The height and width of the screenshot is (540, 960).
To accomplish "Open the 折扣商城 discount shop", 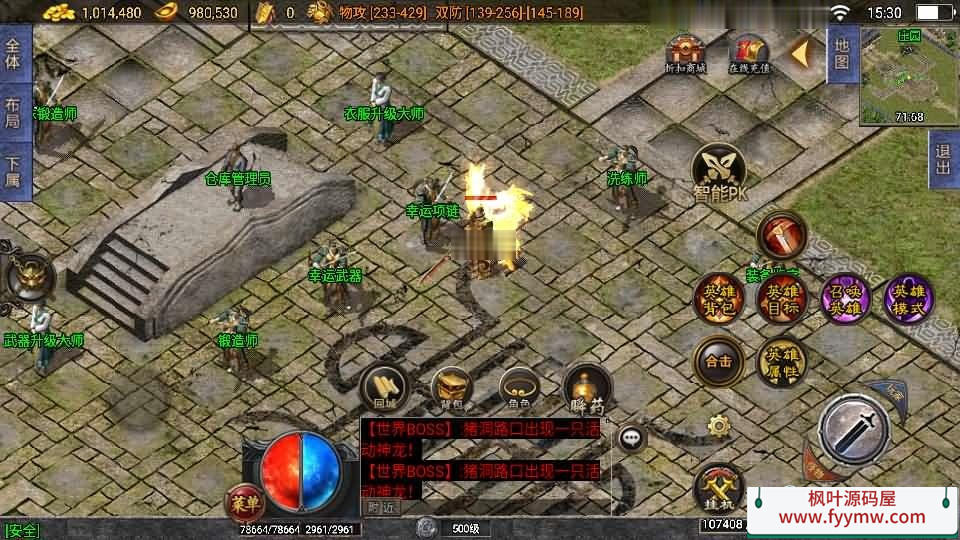I will (x=687, y=54).
